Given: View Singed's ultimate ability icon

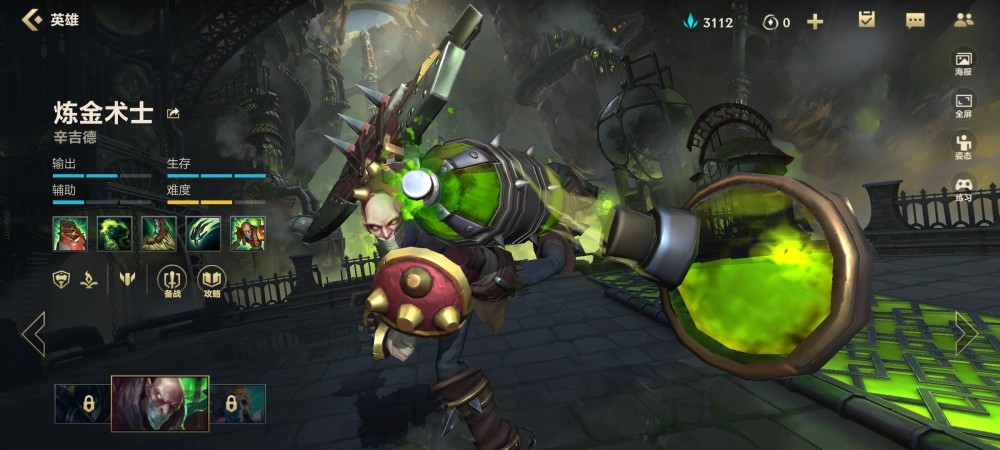Looking at the screenshot, I should (x=248, y=233).
